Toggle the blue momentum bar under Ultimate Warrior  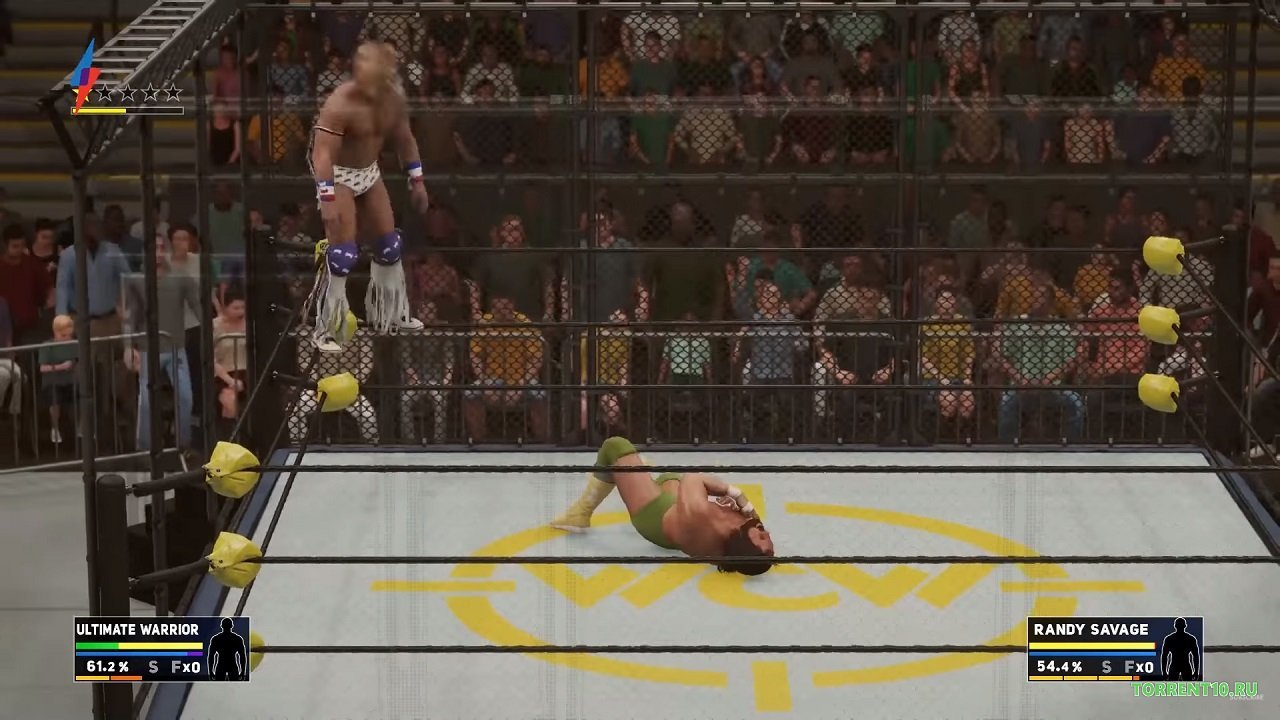130,653
